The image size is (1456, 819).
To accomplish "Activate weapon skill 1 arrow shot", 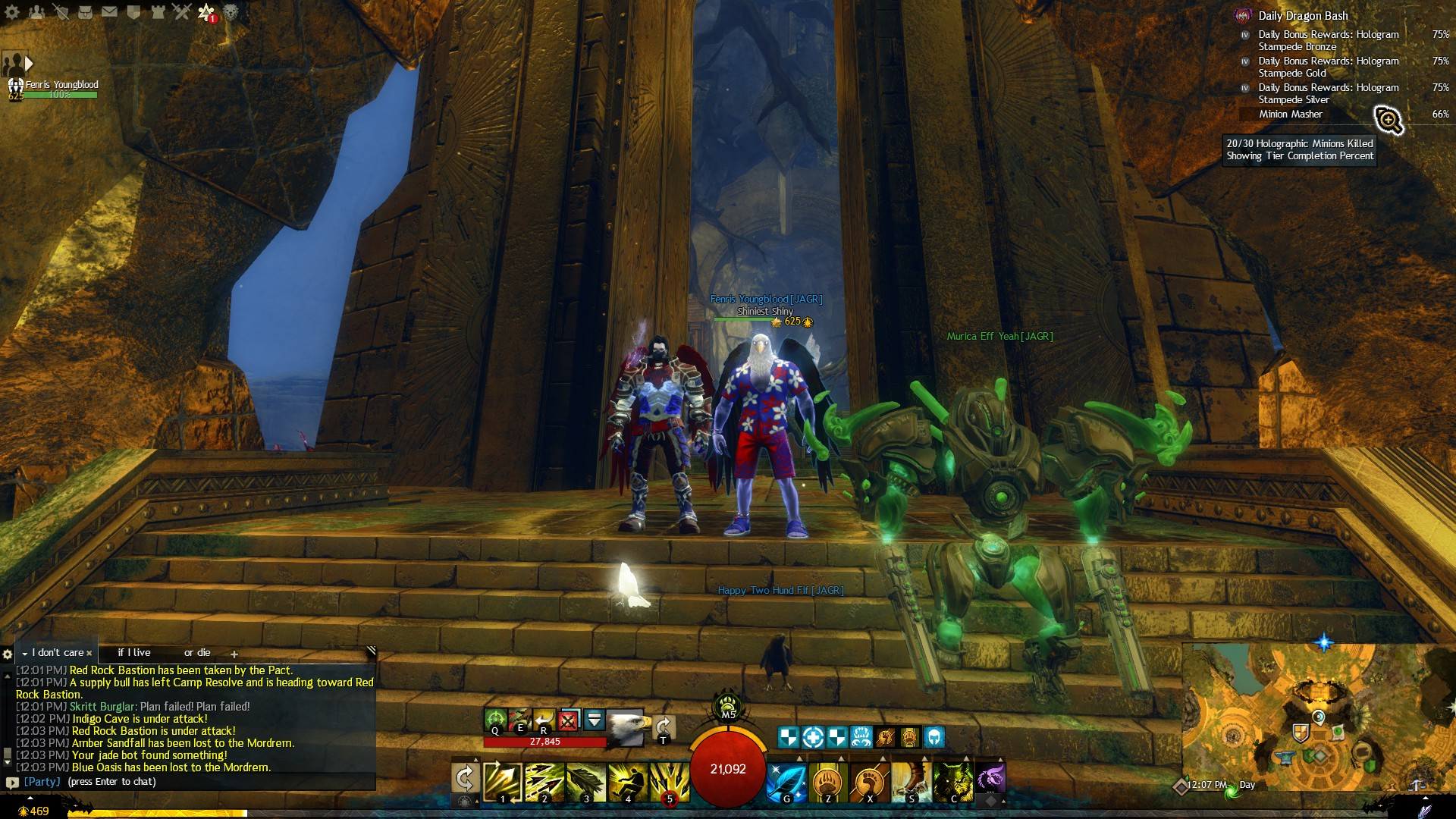I will pos(502,782).
